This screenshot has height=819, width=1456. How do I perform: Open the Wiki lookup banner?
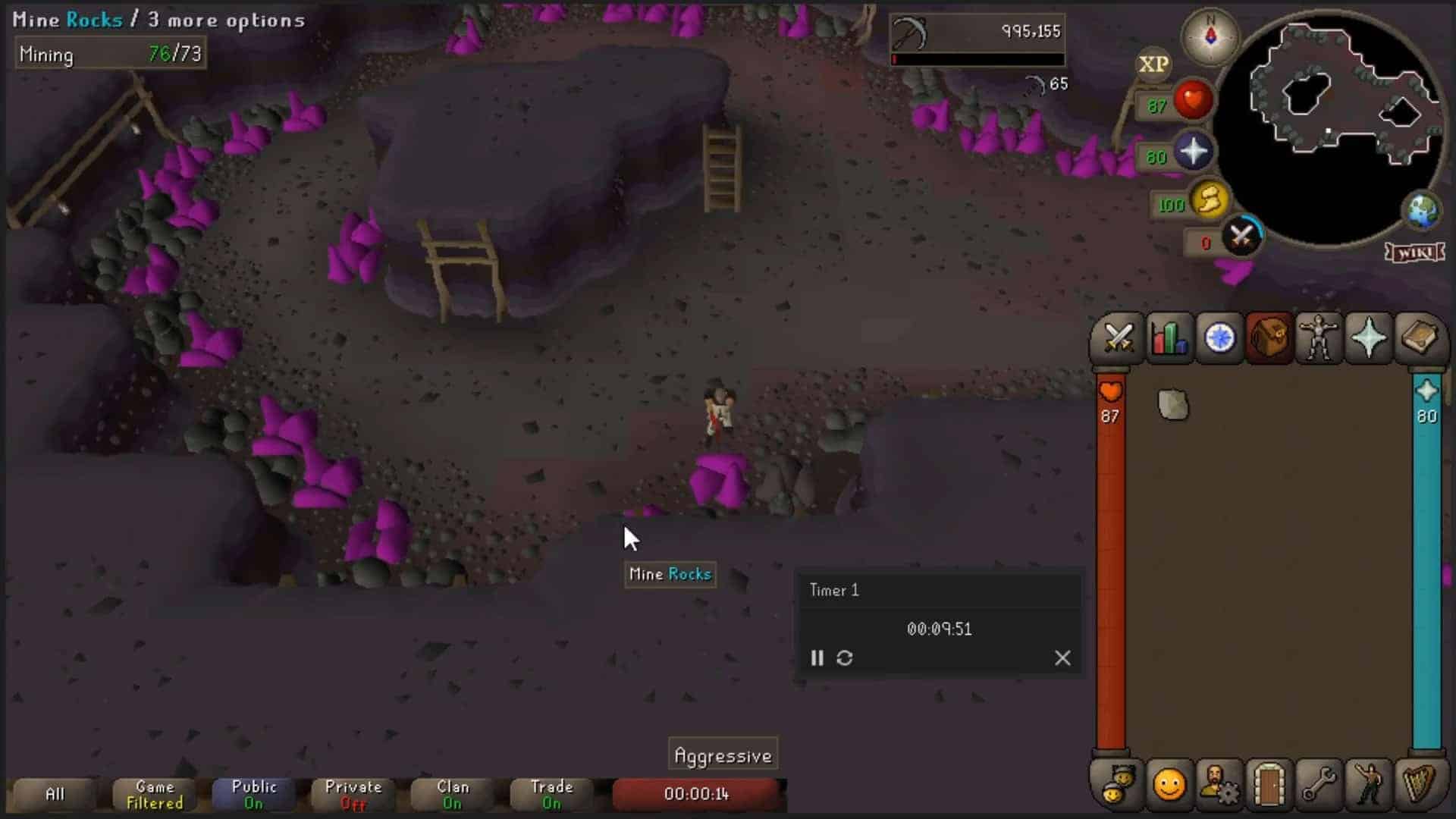click(1415, 253)
